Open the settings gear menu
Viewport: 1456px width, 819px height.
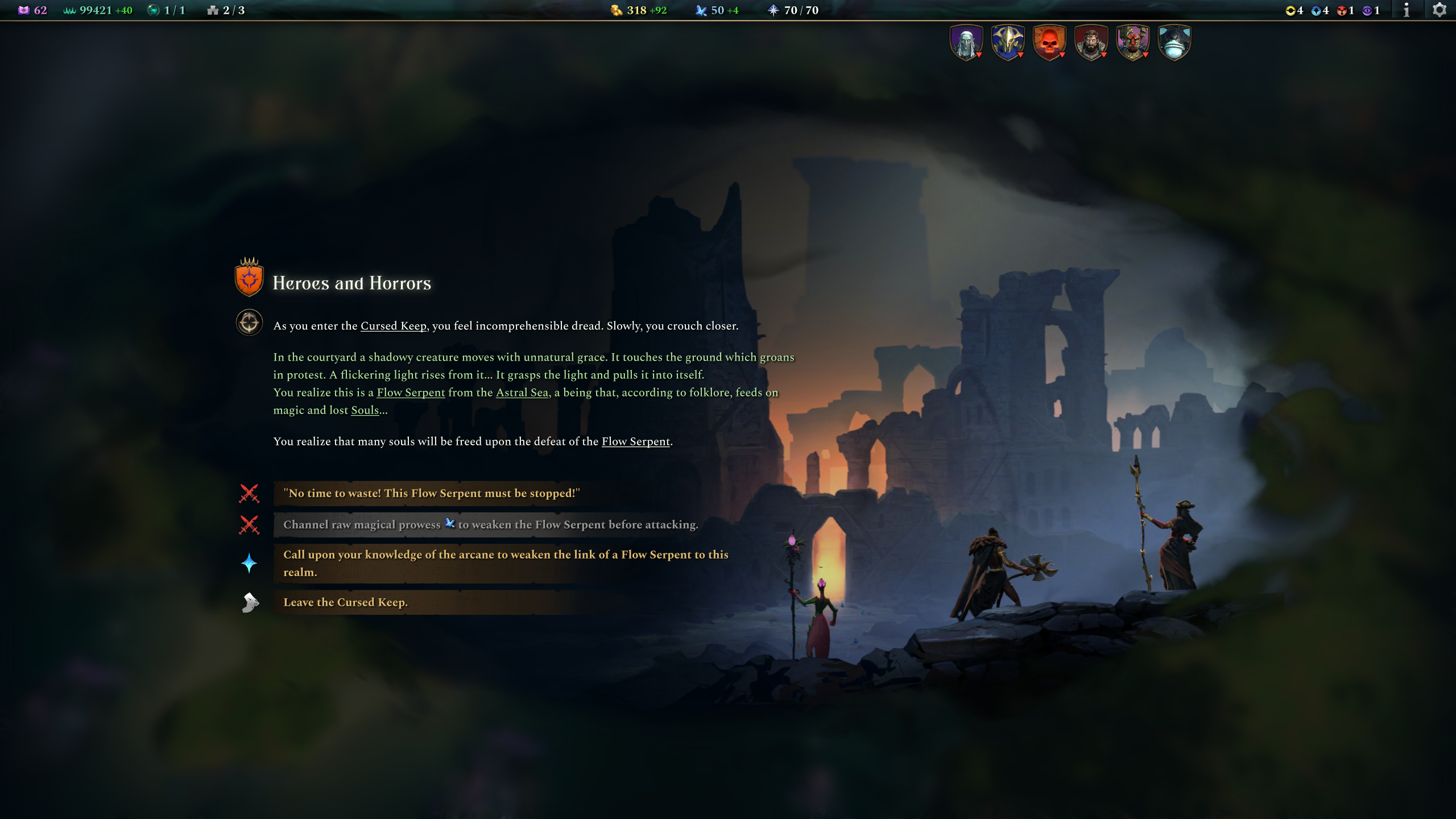coord(1441,10)
